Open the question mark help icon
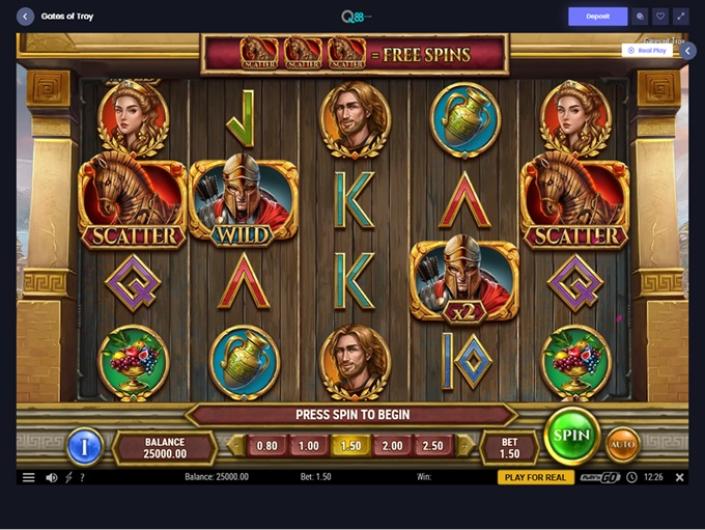 pos(82,477)
